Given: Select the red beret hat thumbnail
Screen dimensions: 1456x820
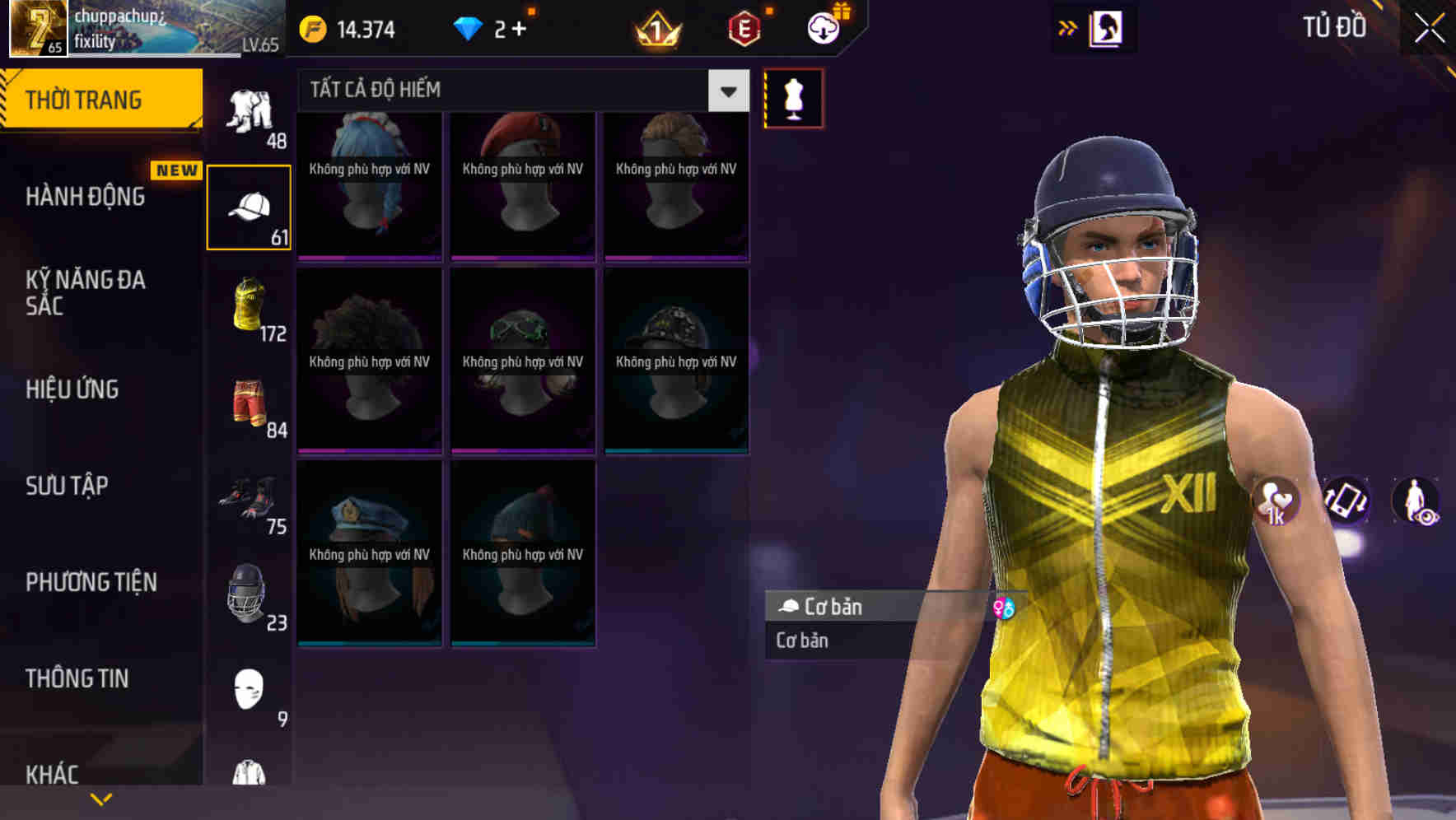Looking at the screenshot, I should click(x=521, y=185).
